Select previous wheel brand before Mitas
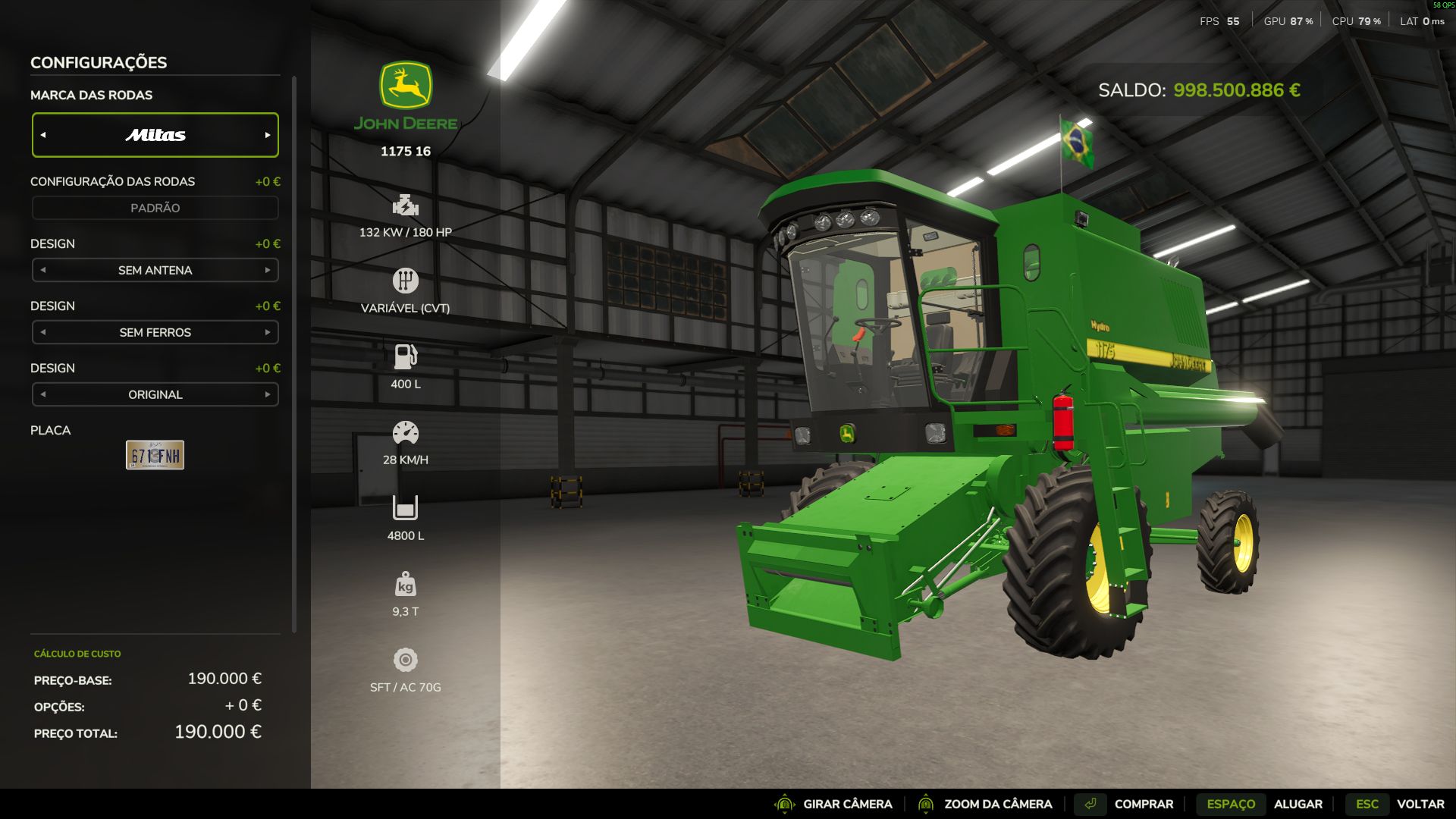Viewport: 1456px width, 819px height. (43, 135)
